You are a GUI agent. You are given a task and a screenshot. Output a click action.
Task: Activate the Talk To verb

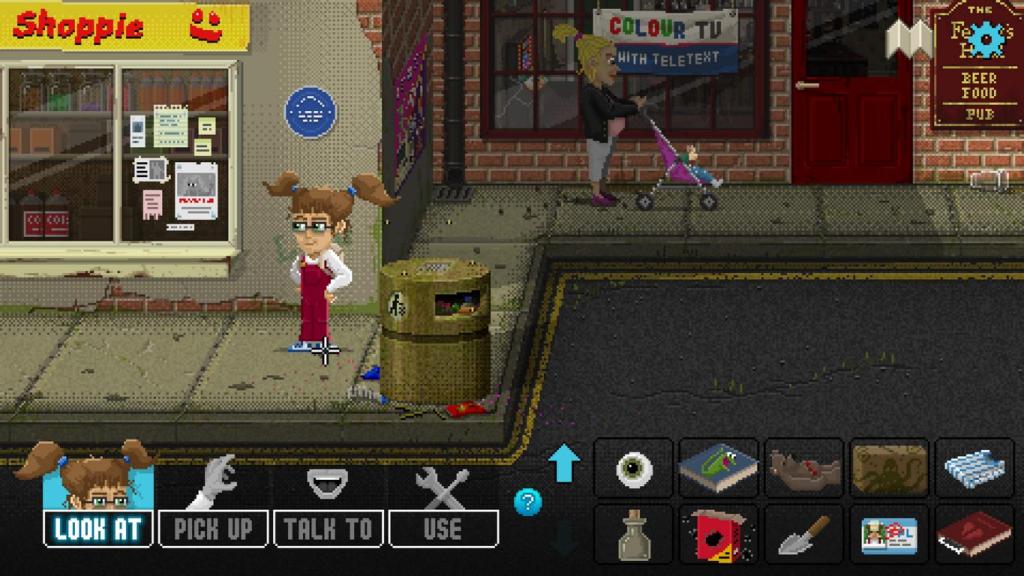coord(327,528)
